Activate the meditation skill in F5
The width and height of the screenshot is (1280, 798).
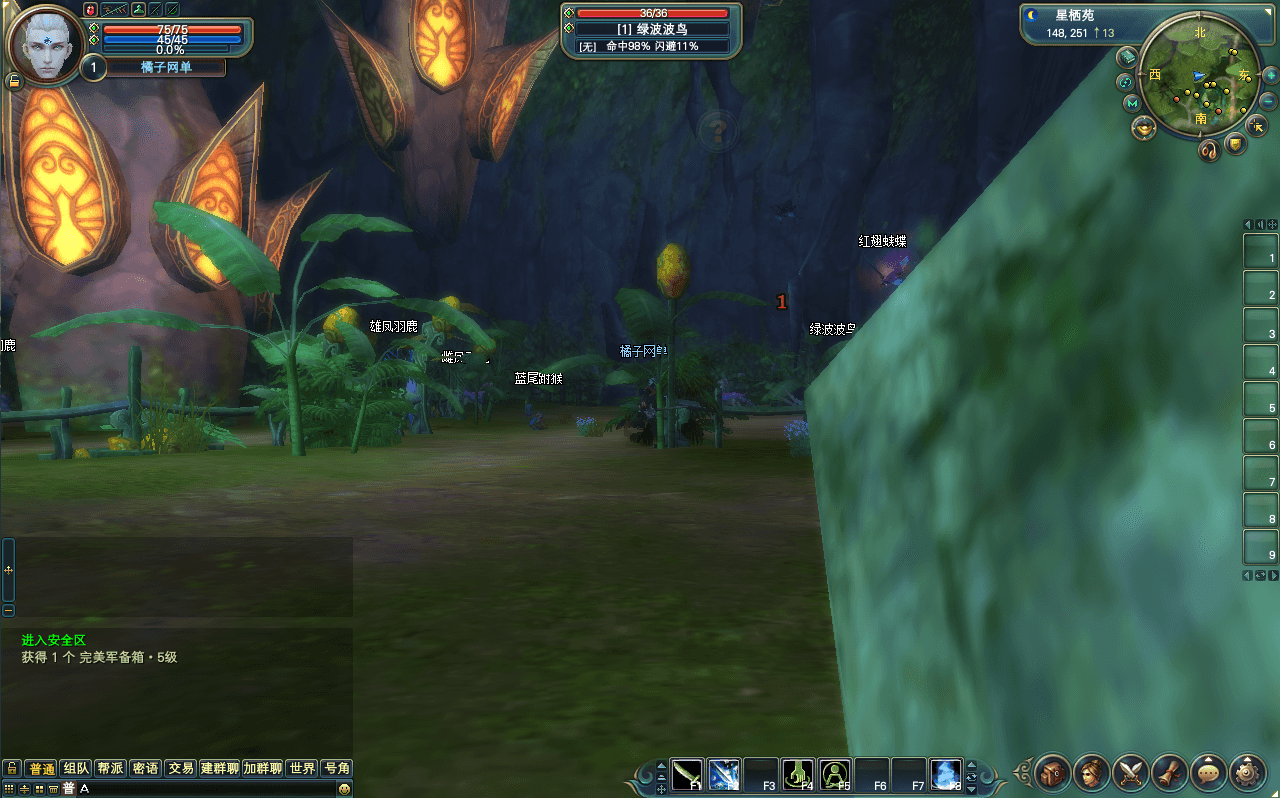pos(835,775)
